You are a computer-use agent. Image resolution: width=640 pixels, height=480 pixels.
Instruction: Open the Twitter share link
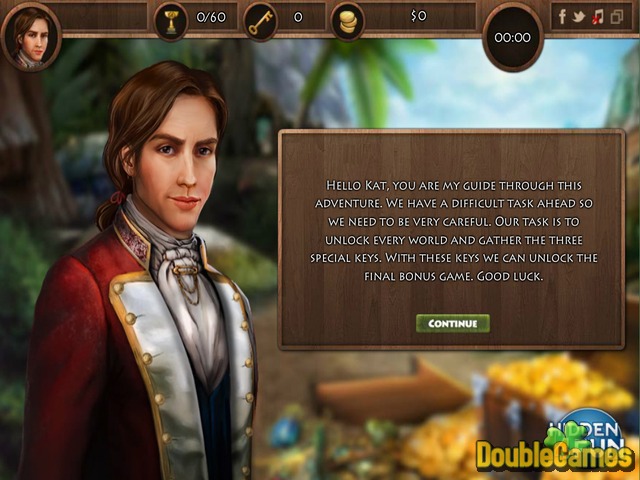click(x=580, y=17)
